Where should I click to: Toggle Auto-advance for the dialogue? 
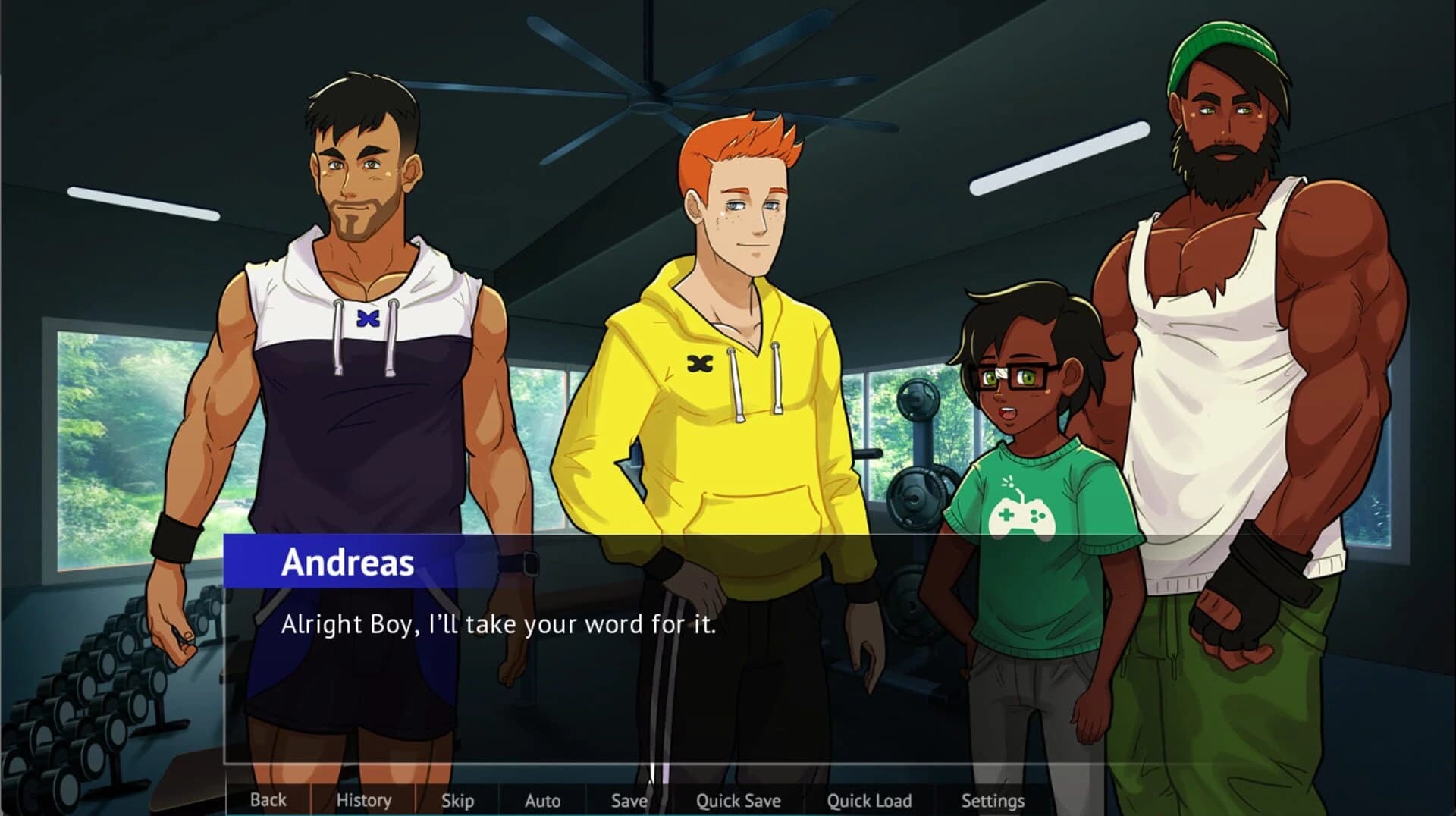coord(543,800)
